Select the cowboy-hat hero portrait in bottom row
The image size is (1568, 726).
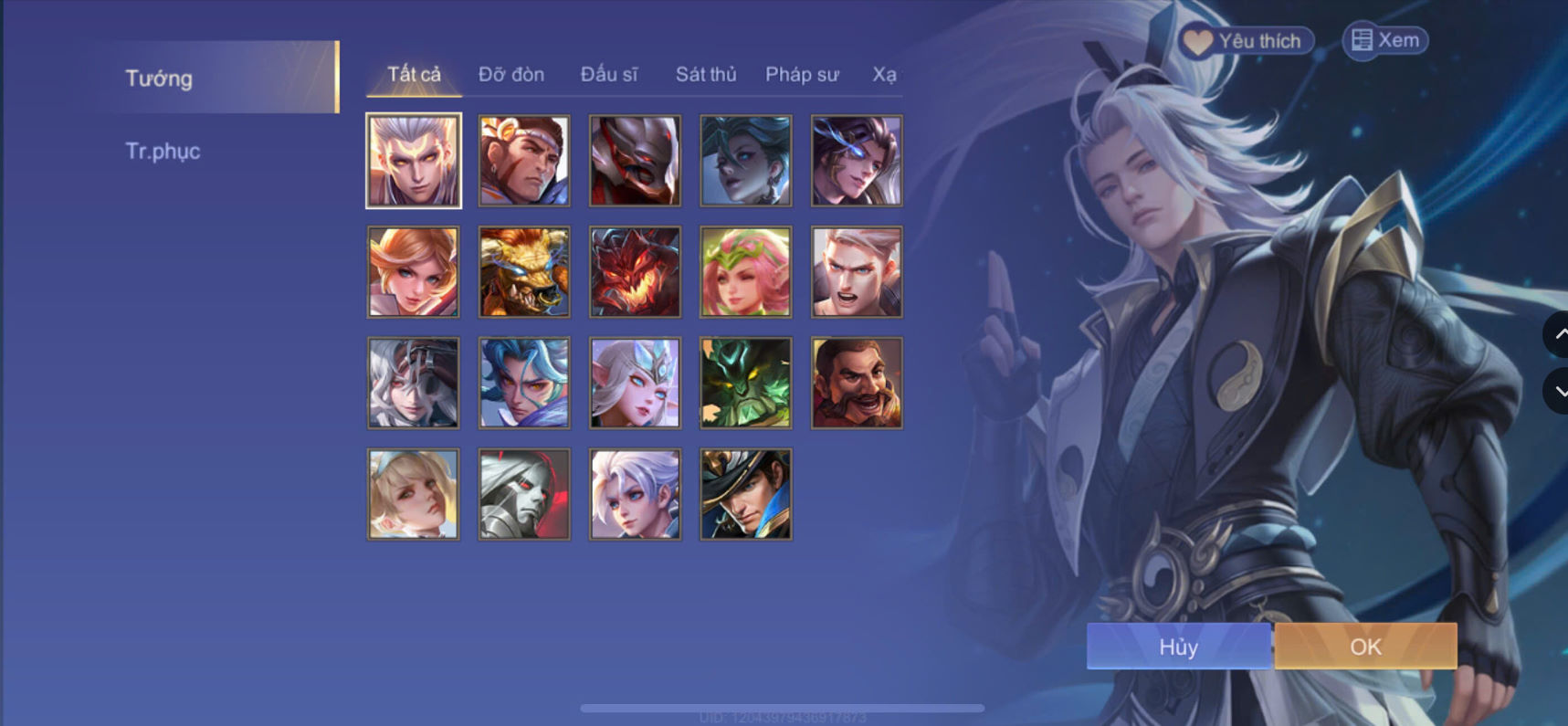click(745, 494)
